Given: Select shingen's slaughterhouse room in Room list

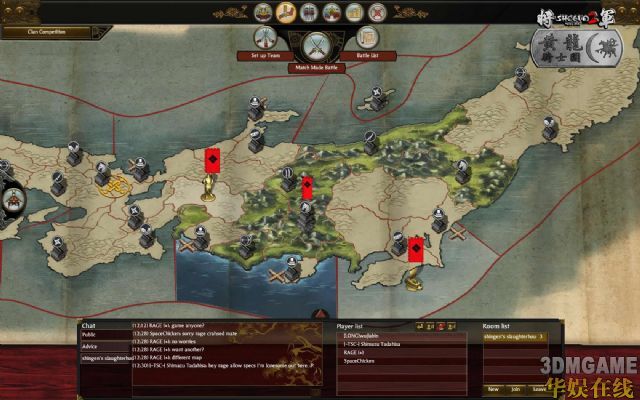Looking at the screenshot, I should click(x=508, y=336).
